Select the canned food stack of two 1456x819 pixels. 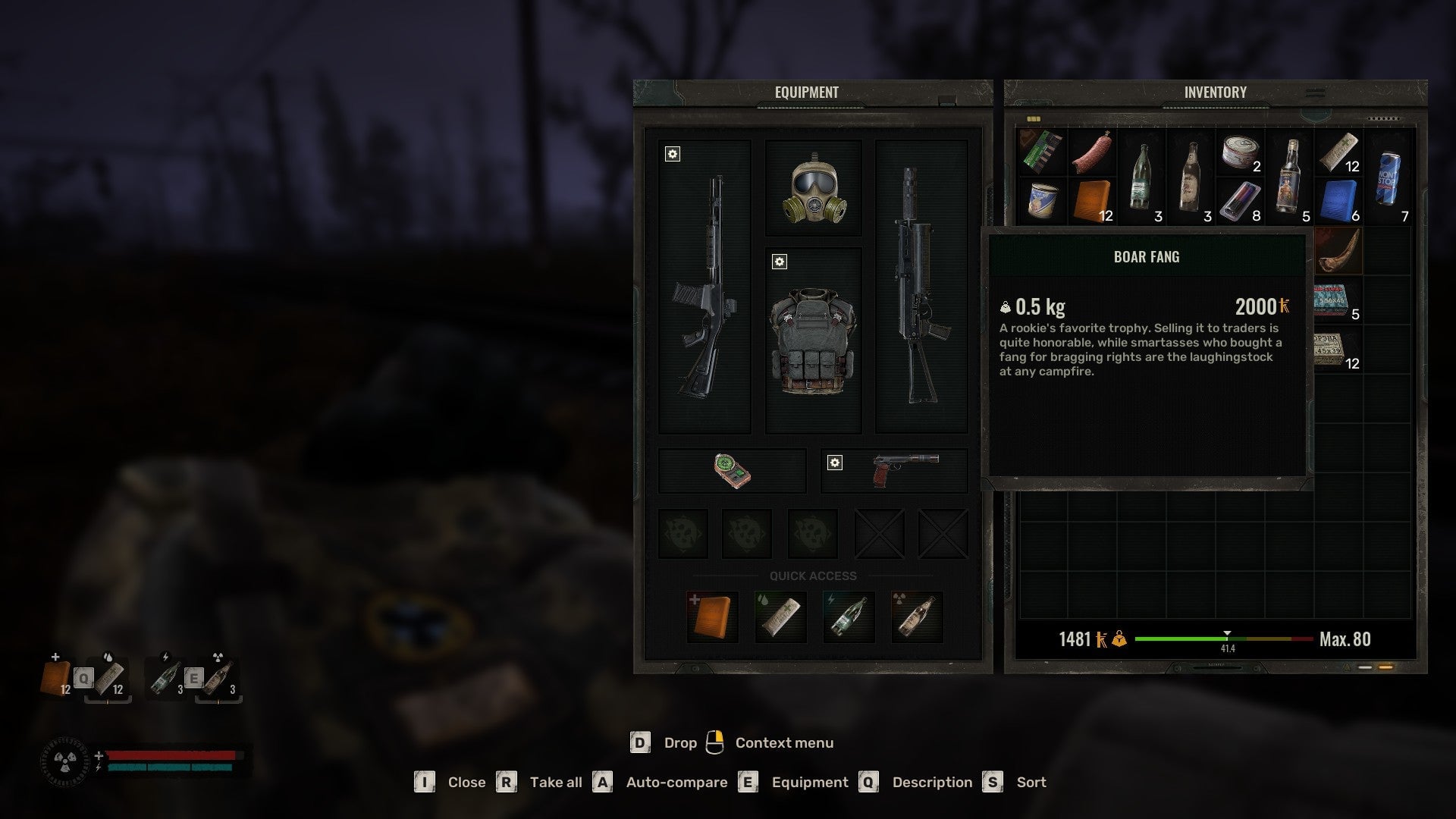[1240, 152]
